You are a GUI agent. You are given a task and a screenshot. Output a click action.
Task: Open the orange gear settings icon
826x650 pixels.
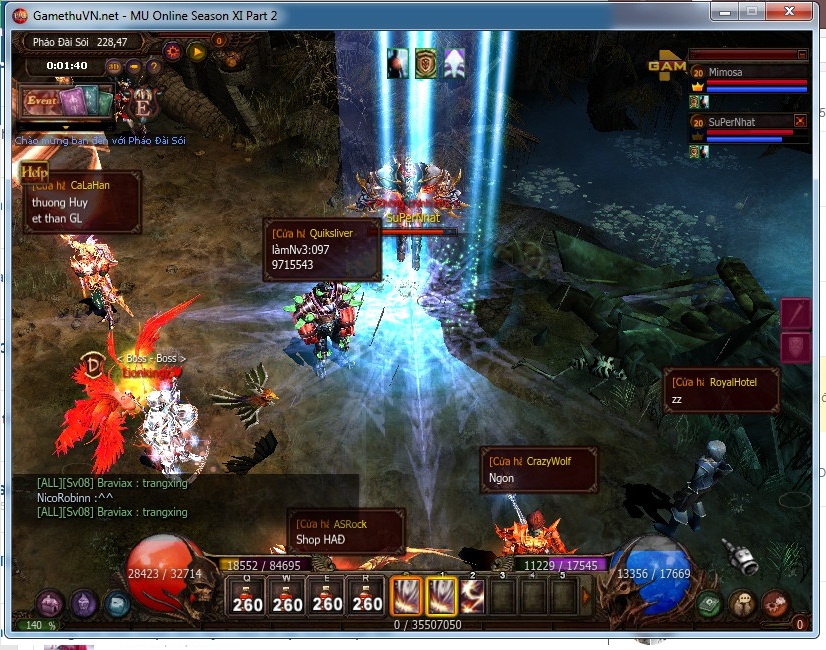pos(173,52)
